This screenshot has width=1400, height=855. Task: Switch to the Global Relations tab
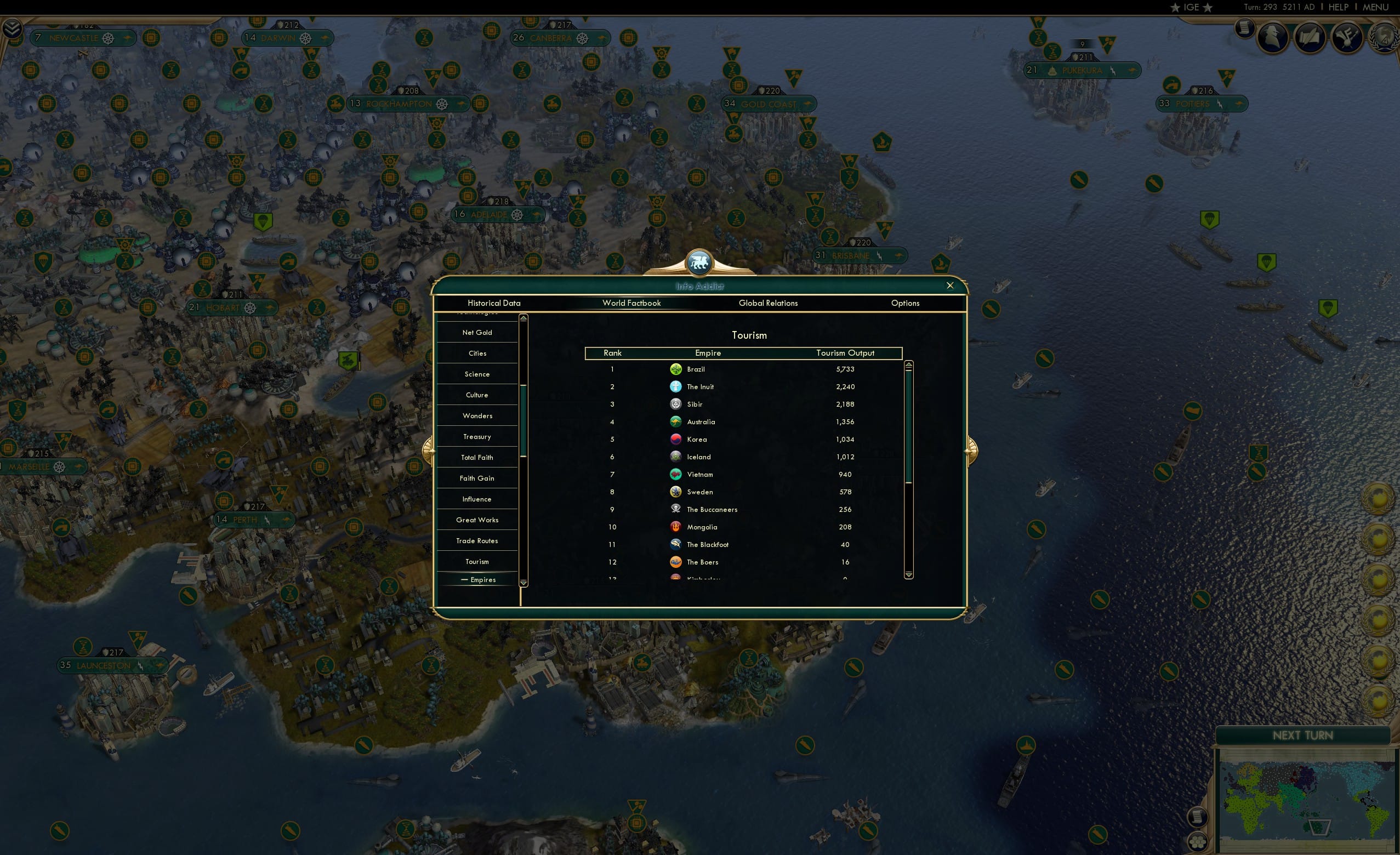(x=768, y=303)
